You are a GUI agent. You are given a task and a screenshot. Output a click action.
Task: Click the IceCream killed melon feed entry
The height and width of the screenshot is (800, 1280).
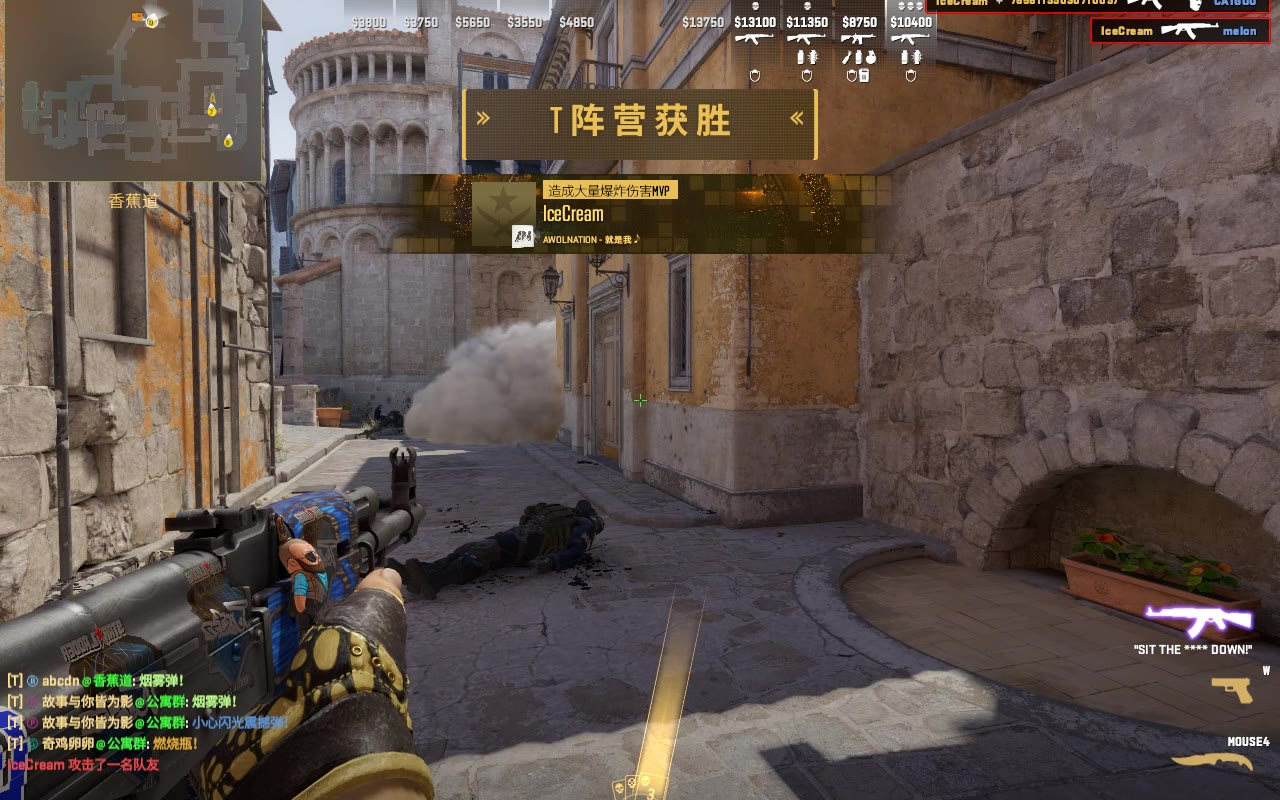pyautogui.click(x=1179, y=31)
